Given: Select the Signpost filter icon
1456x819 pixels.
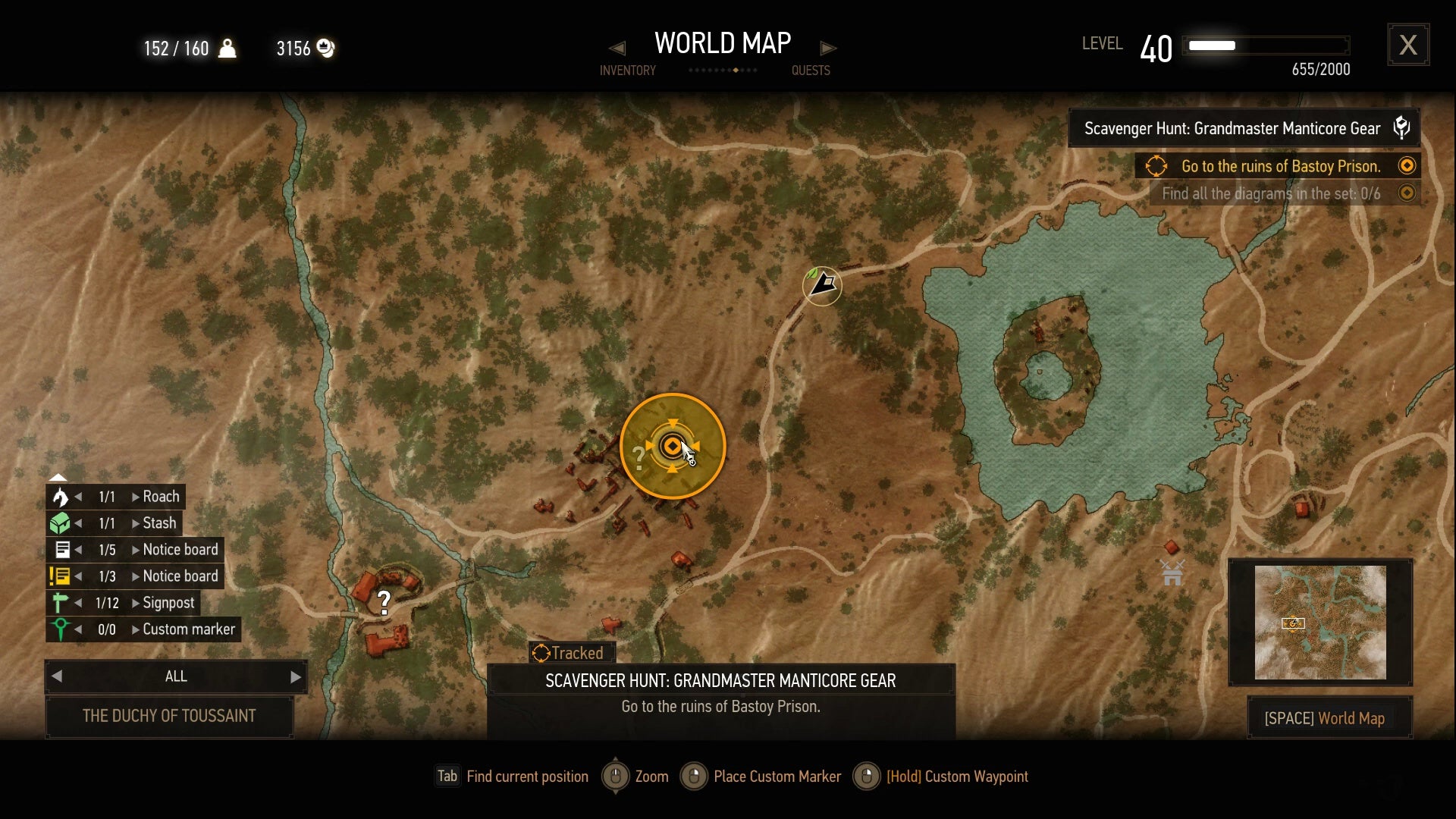Looking at the screenshot, I should [x=62, y=603].
